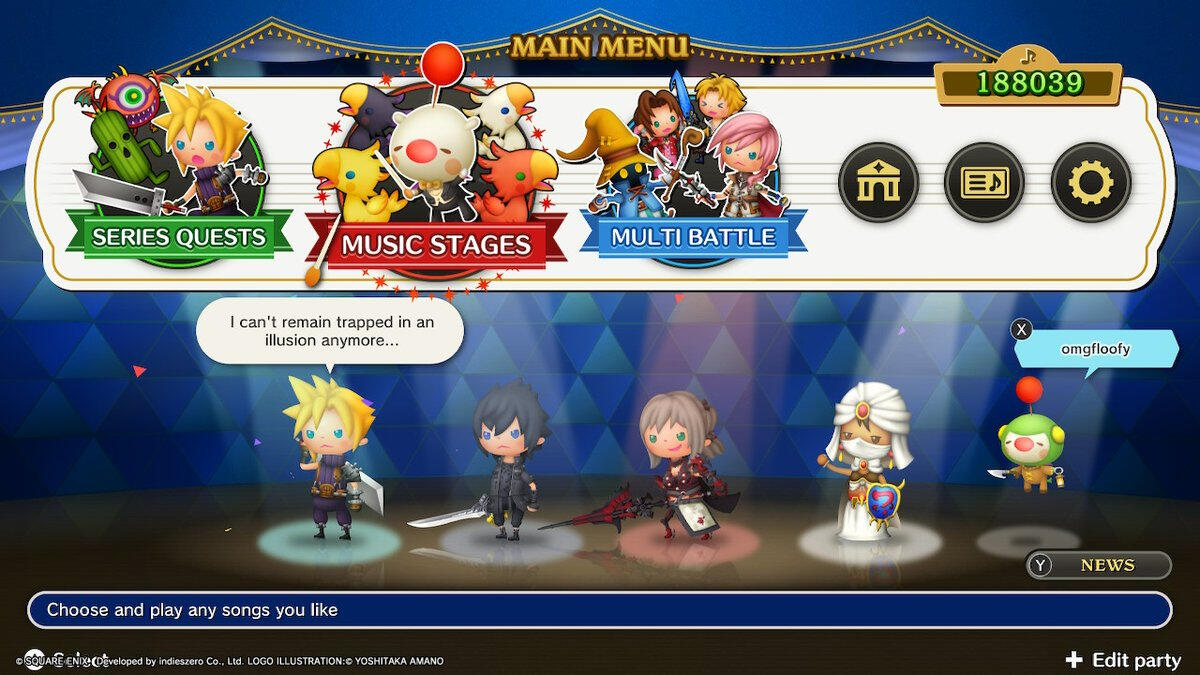1200x675 pixels.
Task: Choose Edit party option
Action: tap(1124, 660)
